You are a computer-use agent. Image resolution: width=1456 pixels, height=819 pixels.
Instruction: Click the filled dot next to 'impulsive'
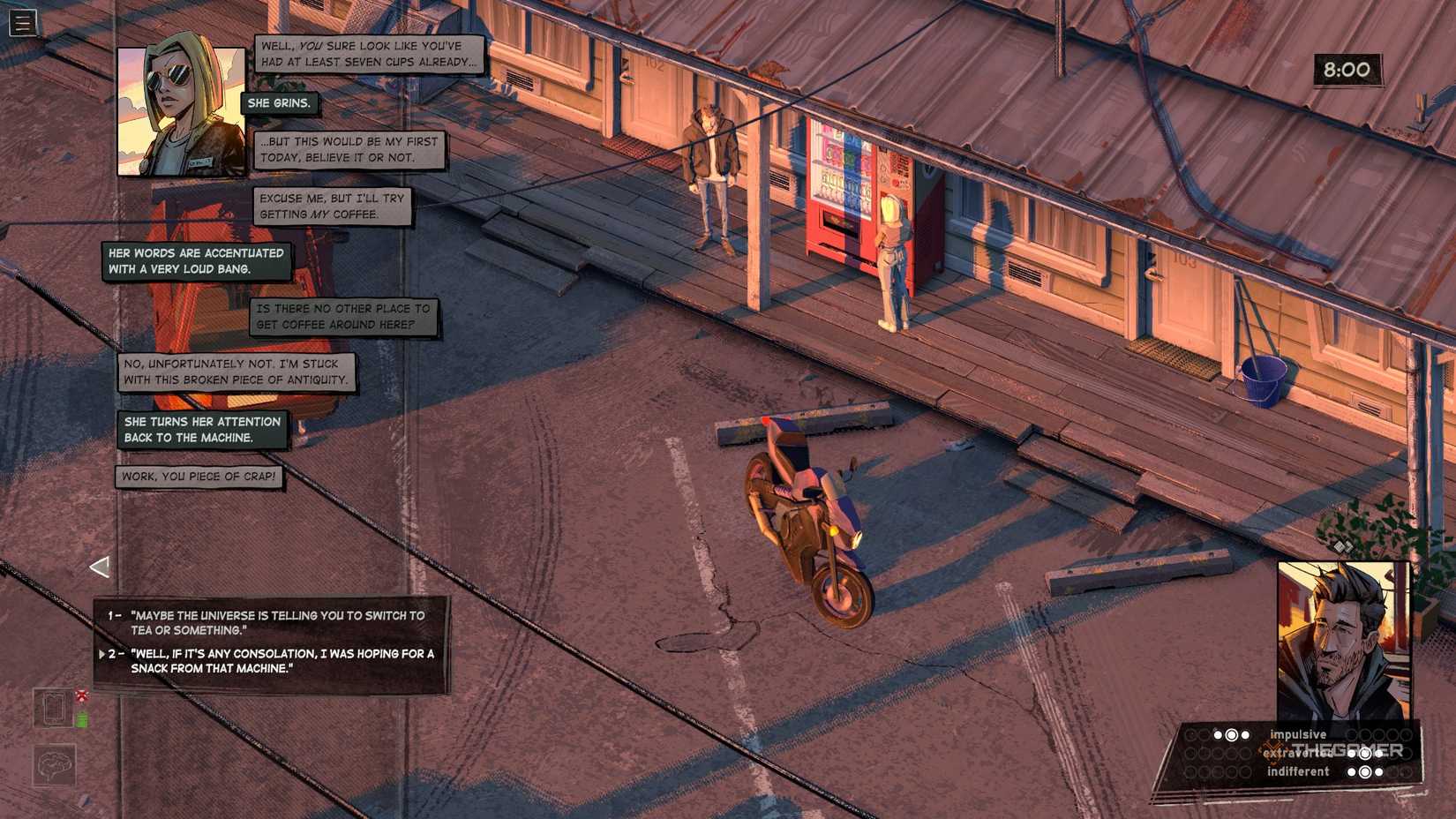(1231, 735)
